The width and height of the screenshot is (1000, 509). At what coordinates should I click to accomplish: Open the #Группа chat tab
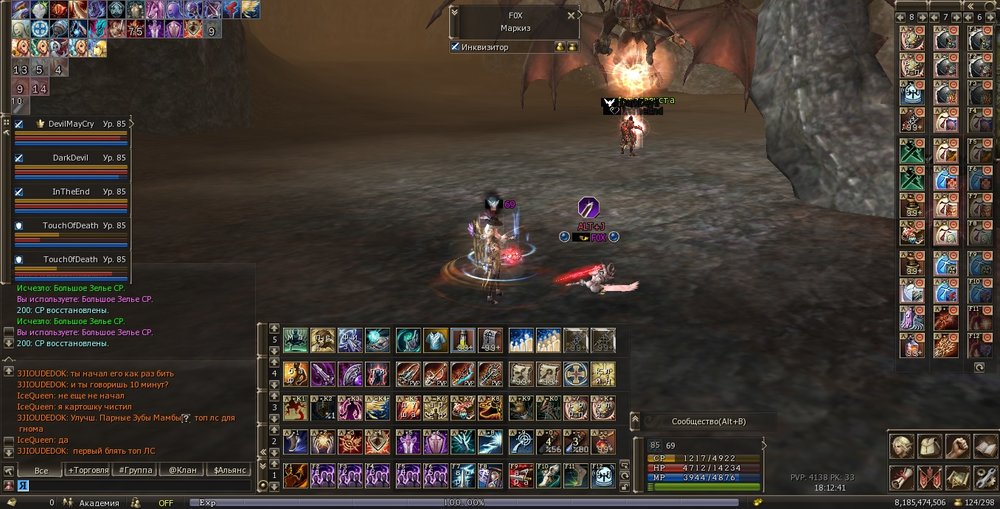135,469
